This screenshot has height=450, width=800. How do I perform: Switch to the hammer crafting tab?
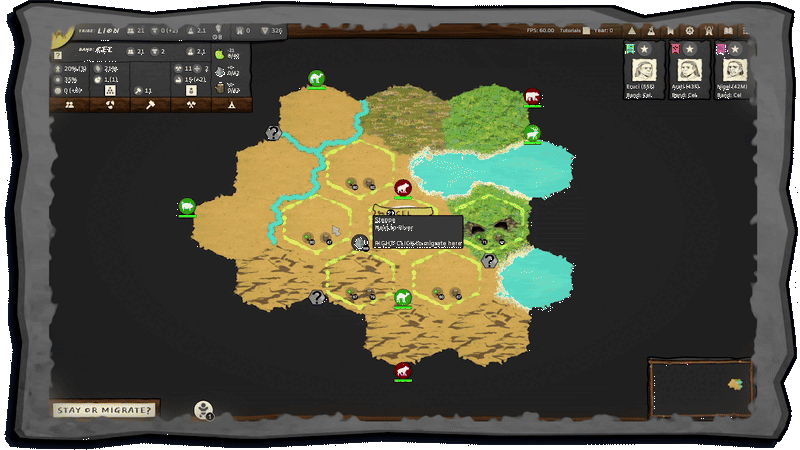tap(150, 104)
